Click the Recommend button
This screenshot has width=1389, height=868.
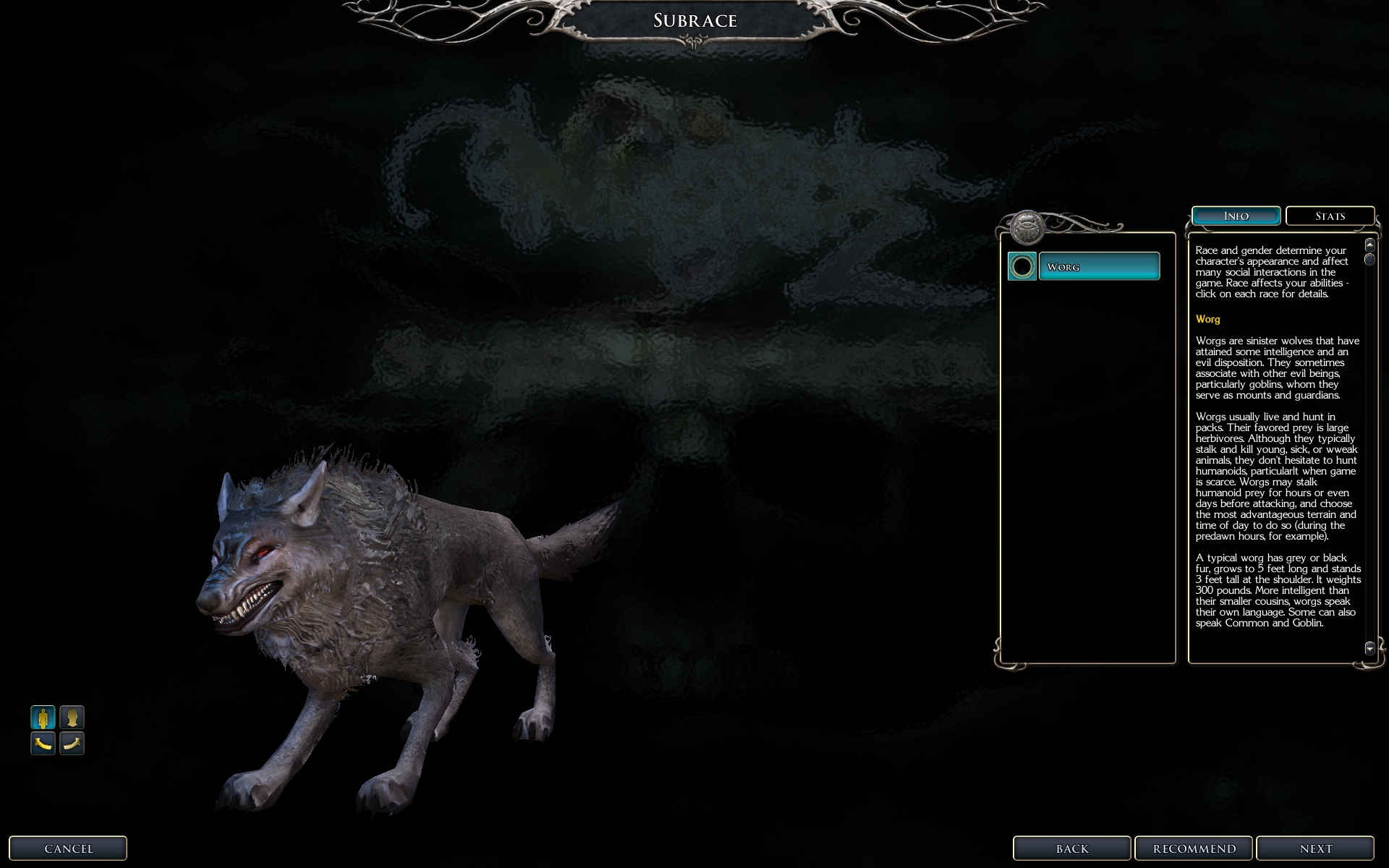pos(1194,848)
